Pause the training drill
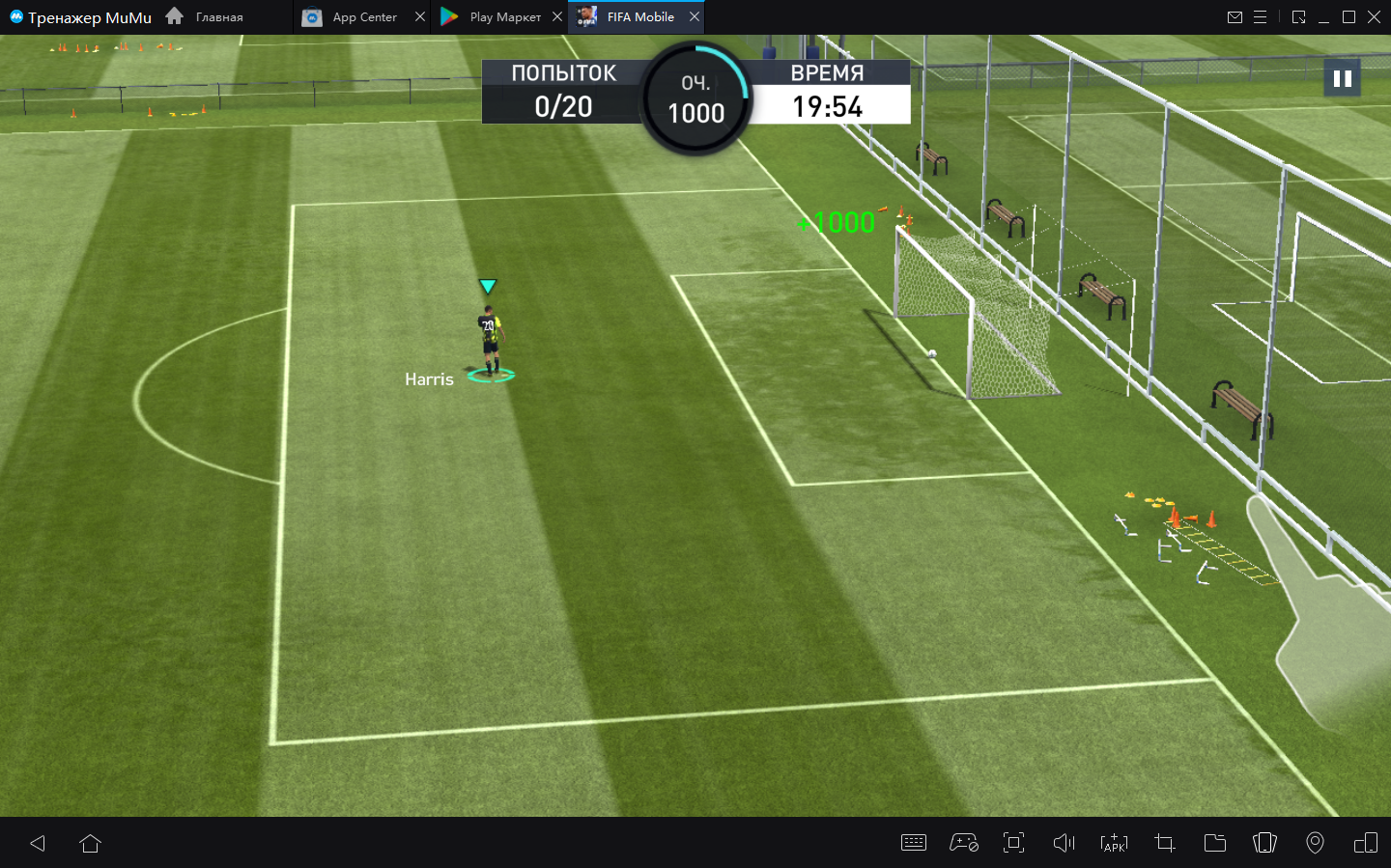Image resolution: width=1391 pixels, height=868 pixels. point(1342,78)
